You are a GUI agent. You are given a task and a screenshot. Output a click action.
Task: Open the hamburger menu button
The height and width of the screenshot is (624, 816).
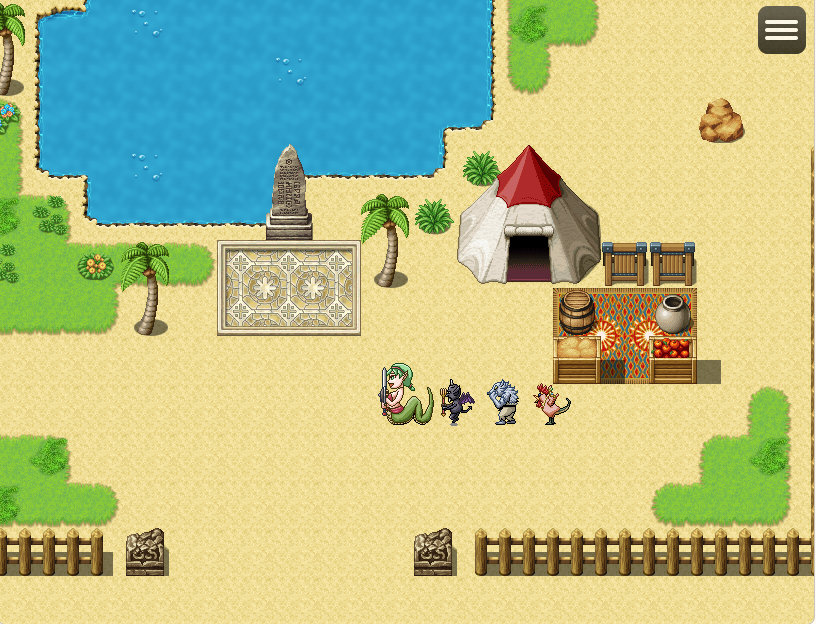pyautogui.click(x=781, y=30)
